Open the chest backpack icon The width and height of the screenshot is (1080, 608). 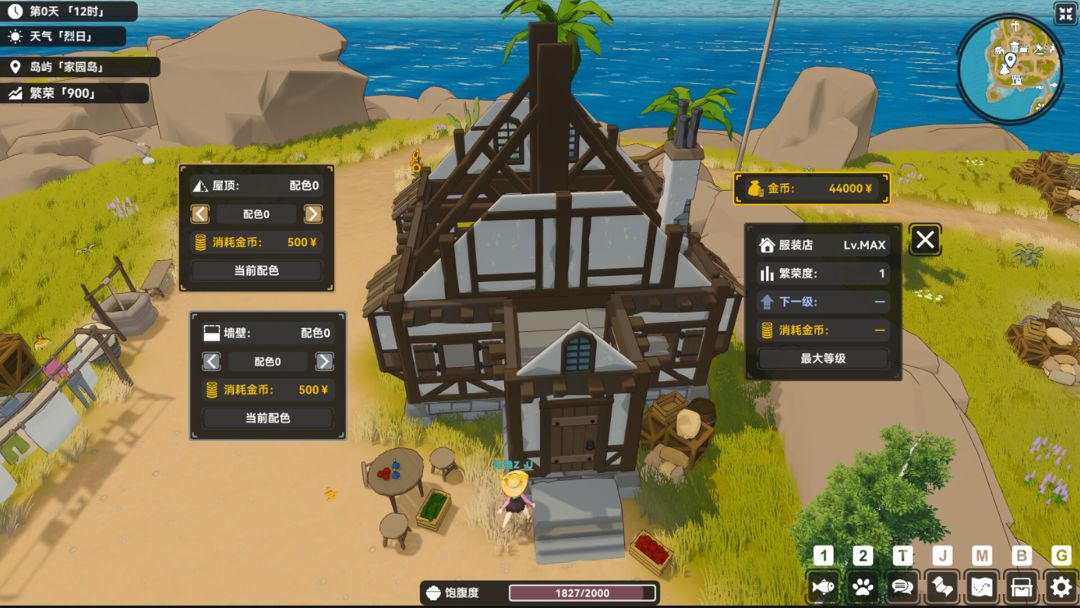point(1021,587)
